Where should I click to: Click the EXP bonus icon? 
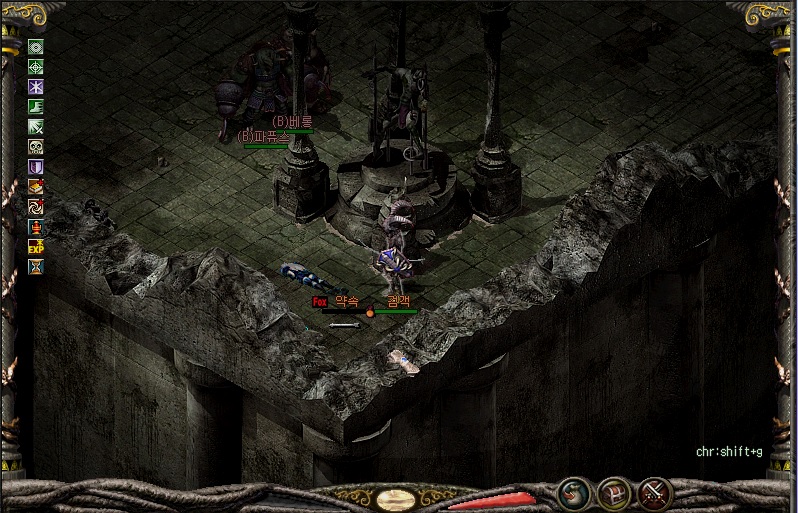pos(36,247)
